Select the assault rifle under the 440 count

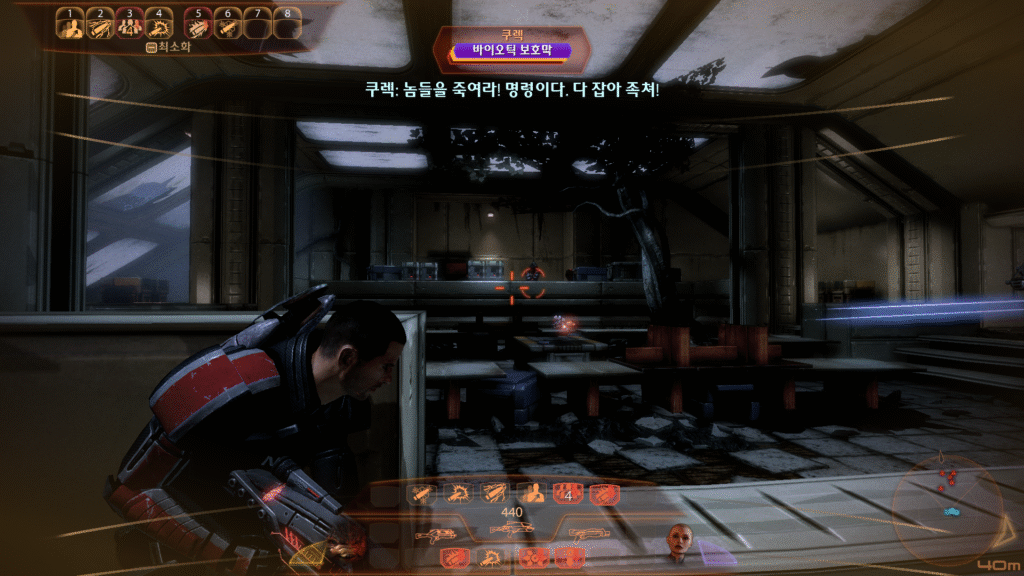pyautogui.click(x=510, y=528)
